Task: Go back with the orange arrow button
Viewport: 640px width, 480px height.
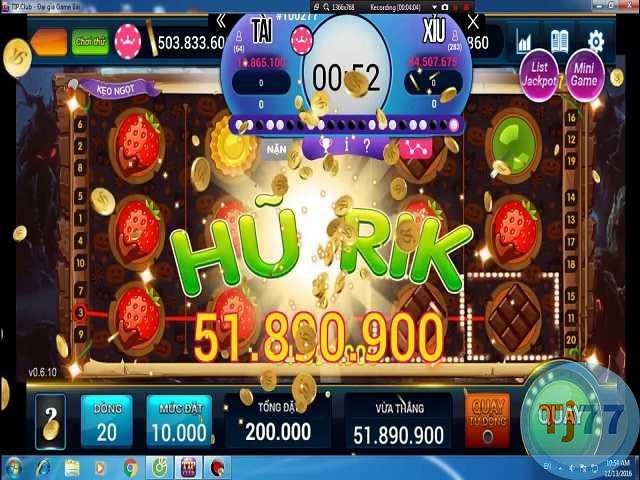Action: point(48,42)
